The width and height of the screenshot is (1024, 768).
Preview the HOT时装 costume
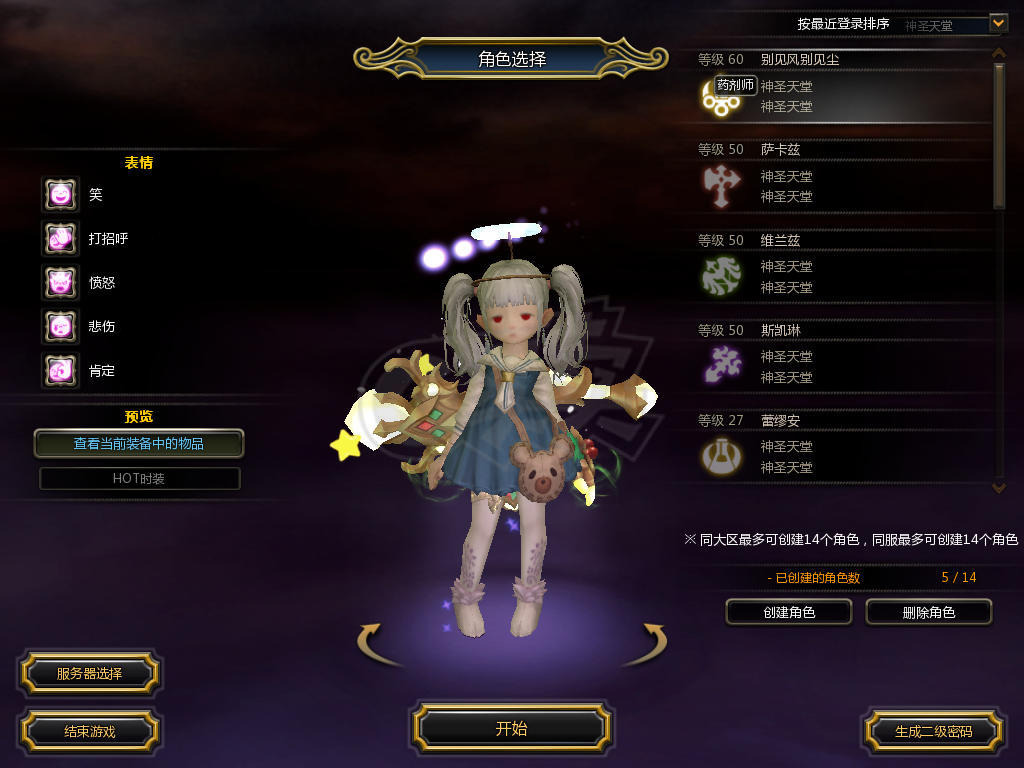(139, 478)
